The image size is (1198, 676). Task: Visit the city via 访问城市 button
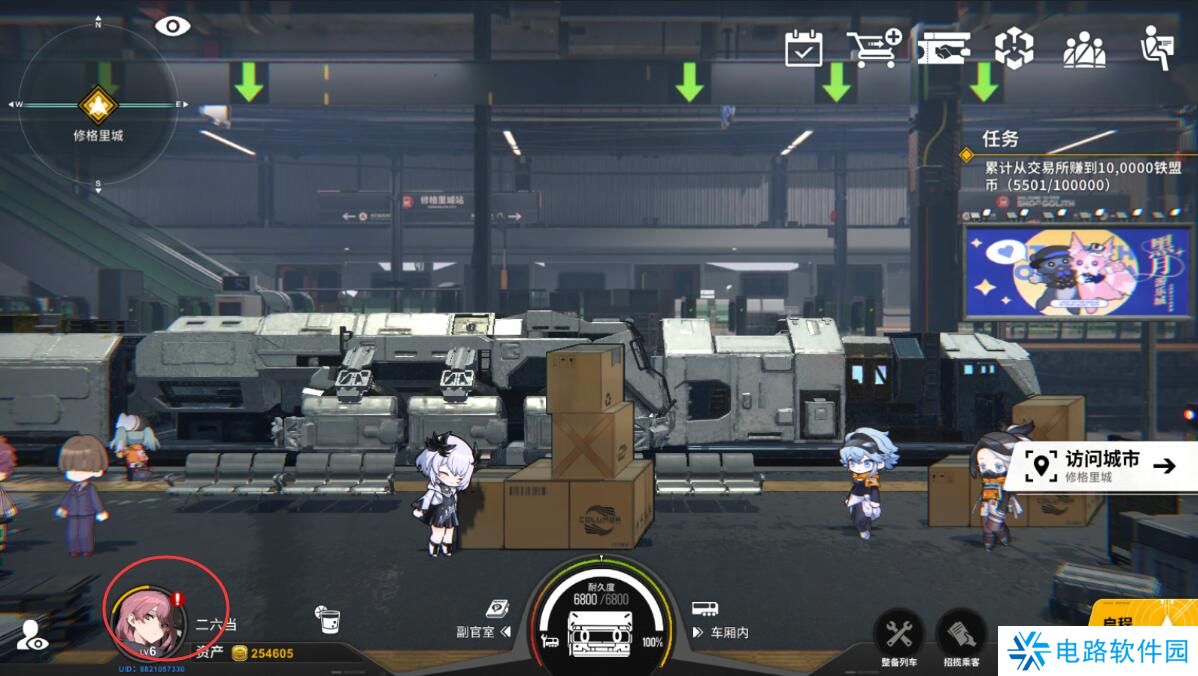(x=1100, y=465)
